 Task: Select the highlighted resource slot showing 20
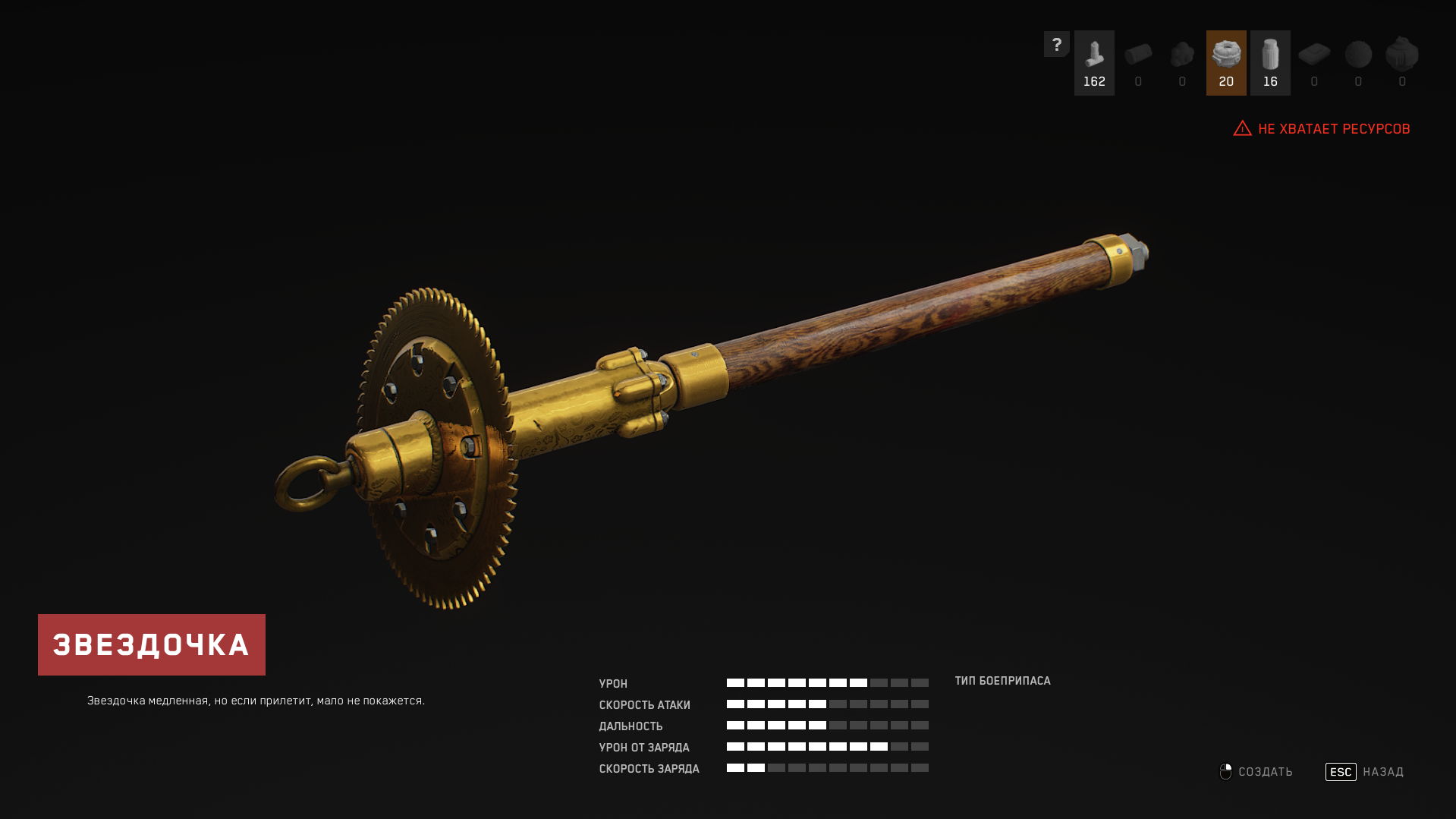pyautogui.click(x=1226, y=63)
